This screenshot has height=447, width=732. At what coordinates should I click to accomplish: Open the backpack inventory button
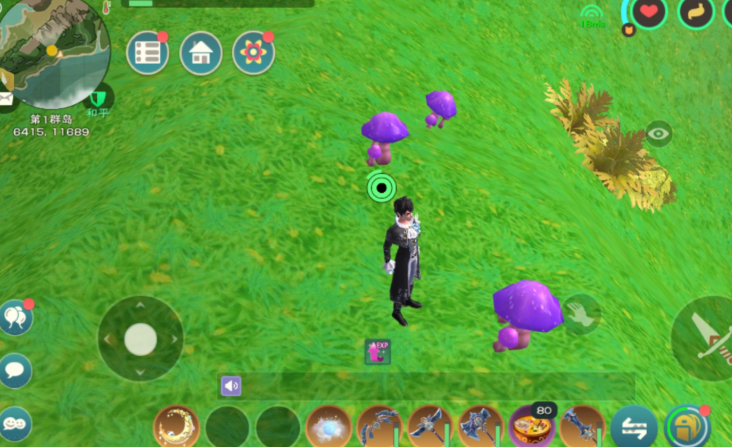[x=686, y=426]
